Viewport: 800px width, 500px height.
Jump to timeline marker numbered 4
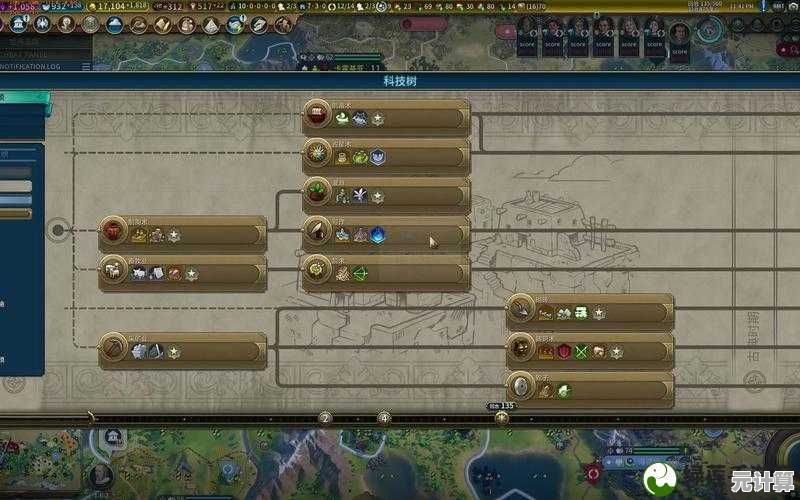384,417
